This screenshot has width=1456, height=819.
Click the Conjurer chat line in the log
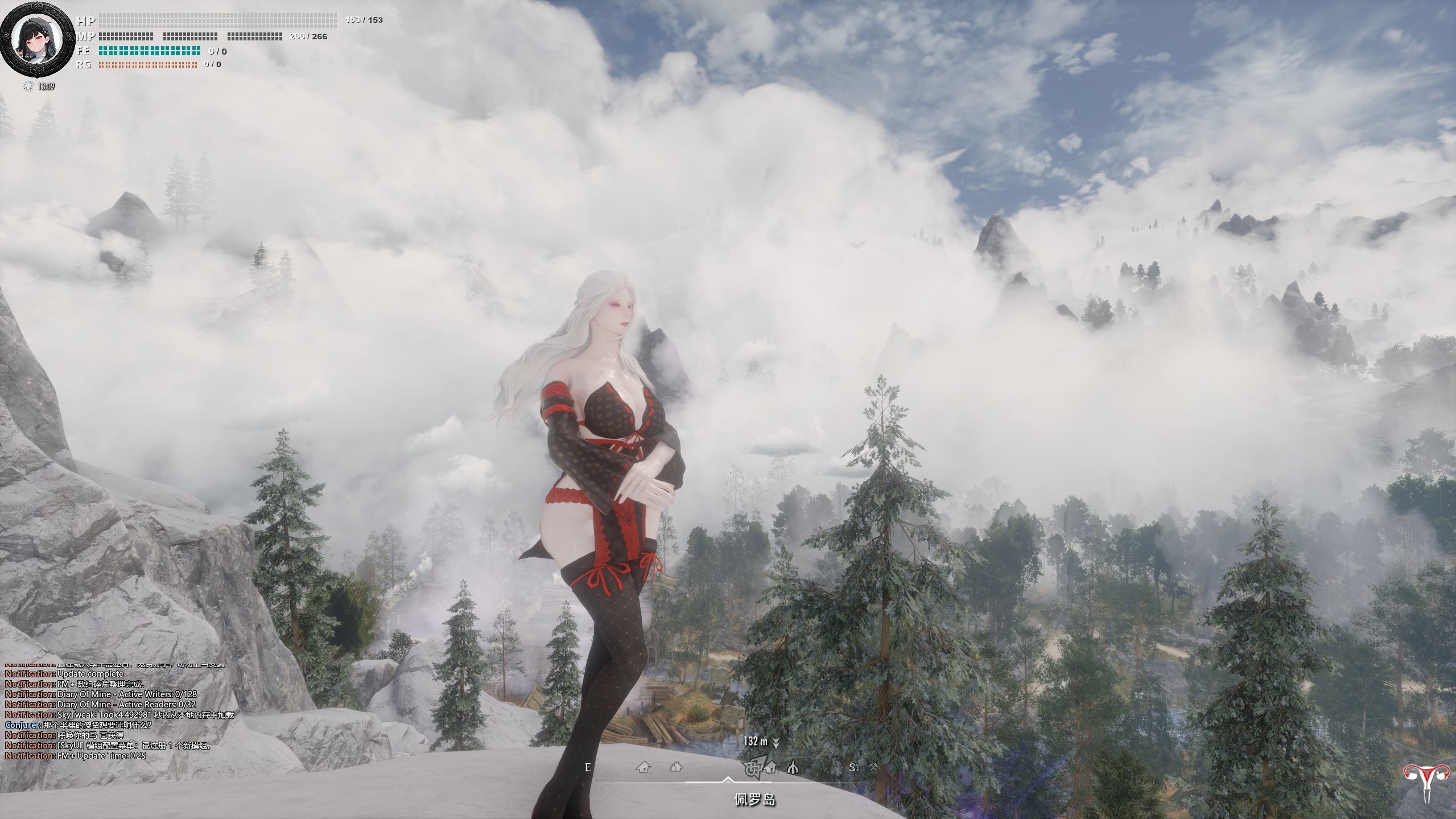click(x=79, y=725)
